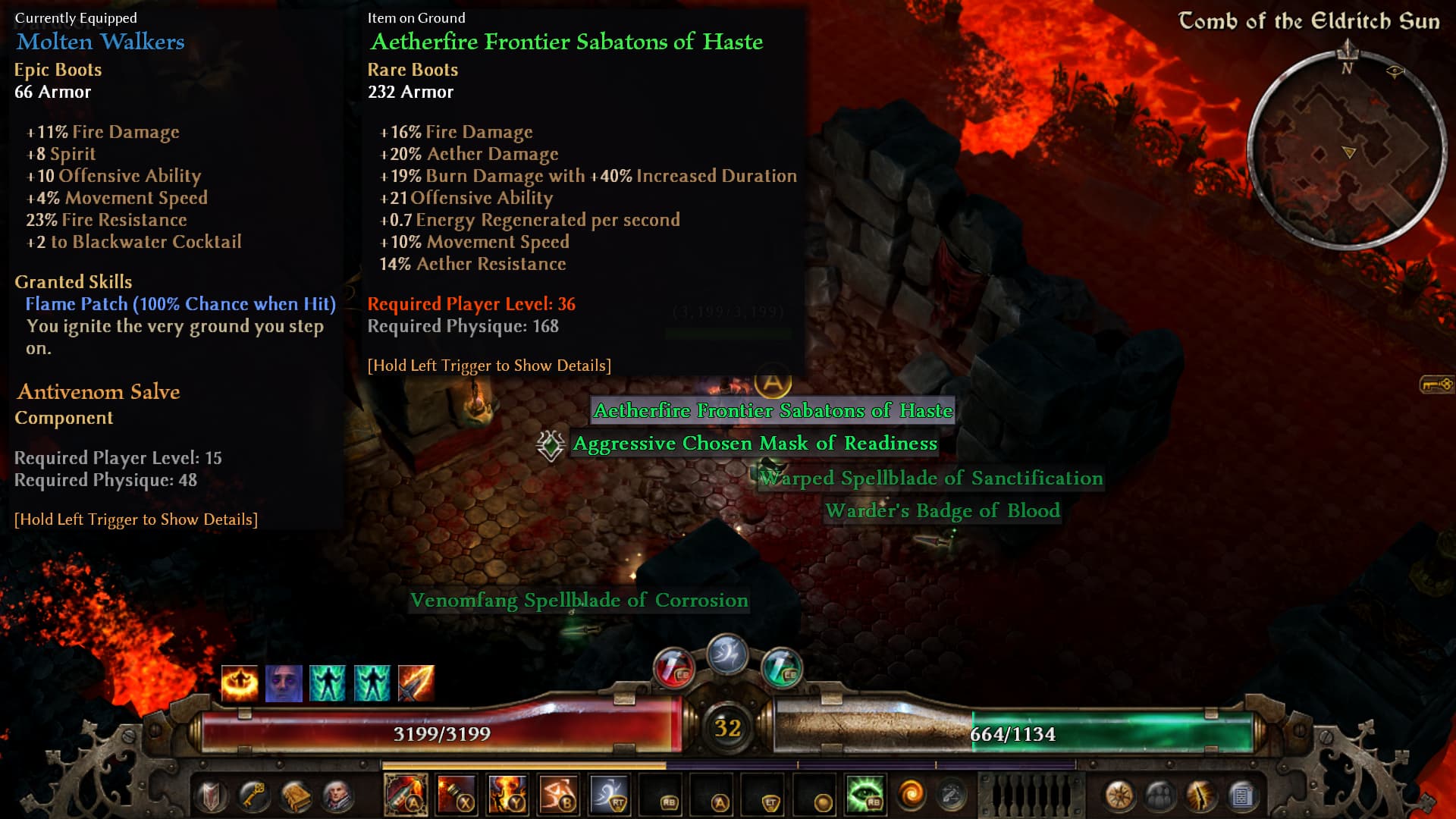Pick up Warped Spellblade of Sanctification
The height and width of the screenshot is (819, 1456).
coord(931,479)
